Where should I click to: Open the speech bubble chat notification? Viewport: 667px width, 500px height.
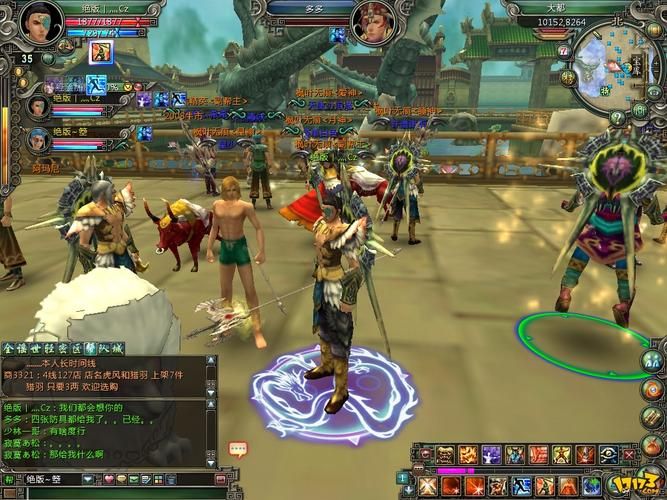(237, 449)
